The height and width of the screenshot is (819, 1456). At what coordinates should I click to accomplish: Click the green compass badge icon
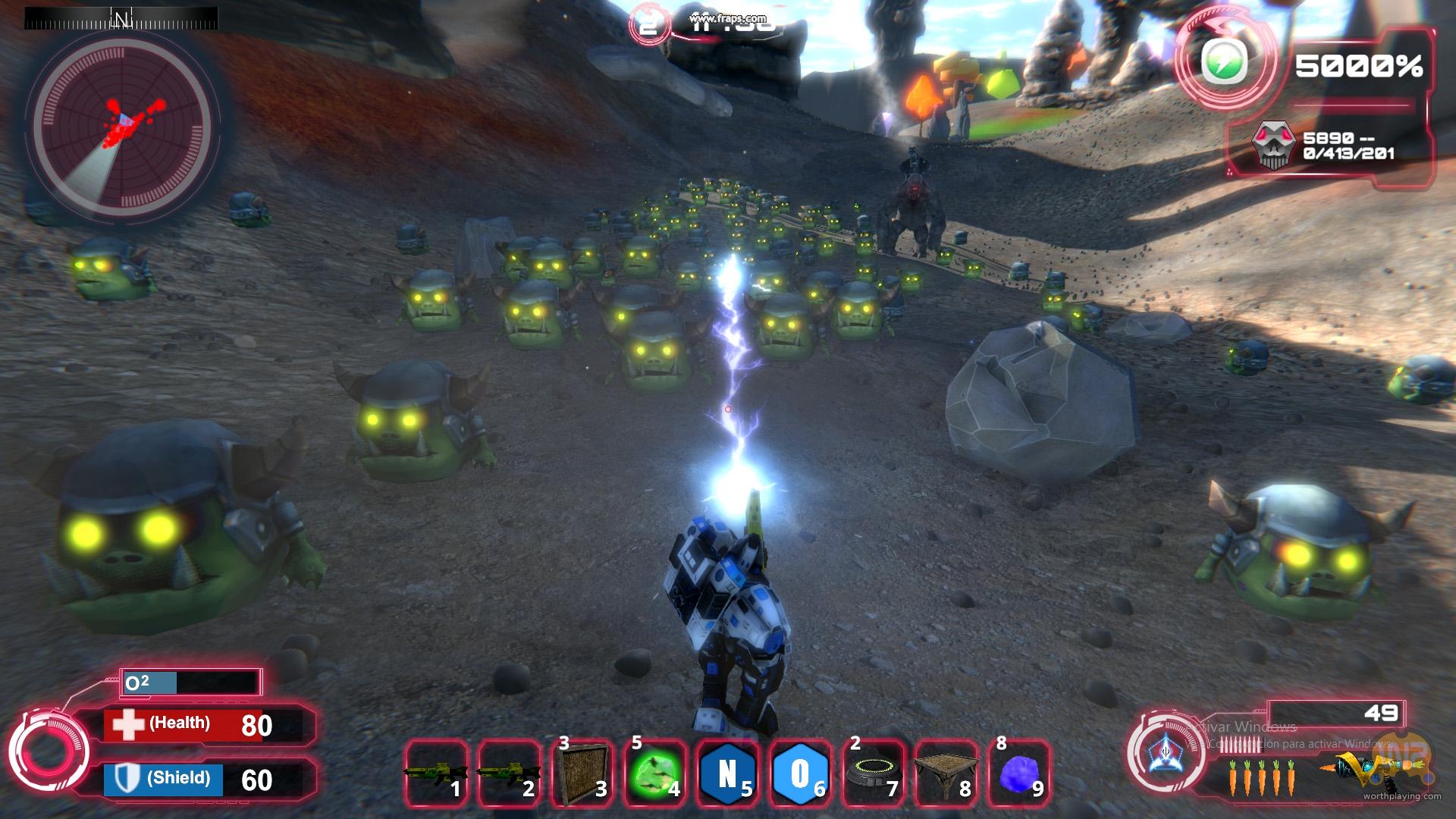click(x=1225, y=64)
